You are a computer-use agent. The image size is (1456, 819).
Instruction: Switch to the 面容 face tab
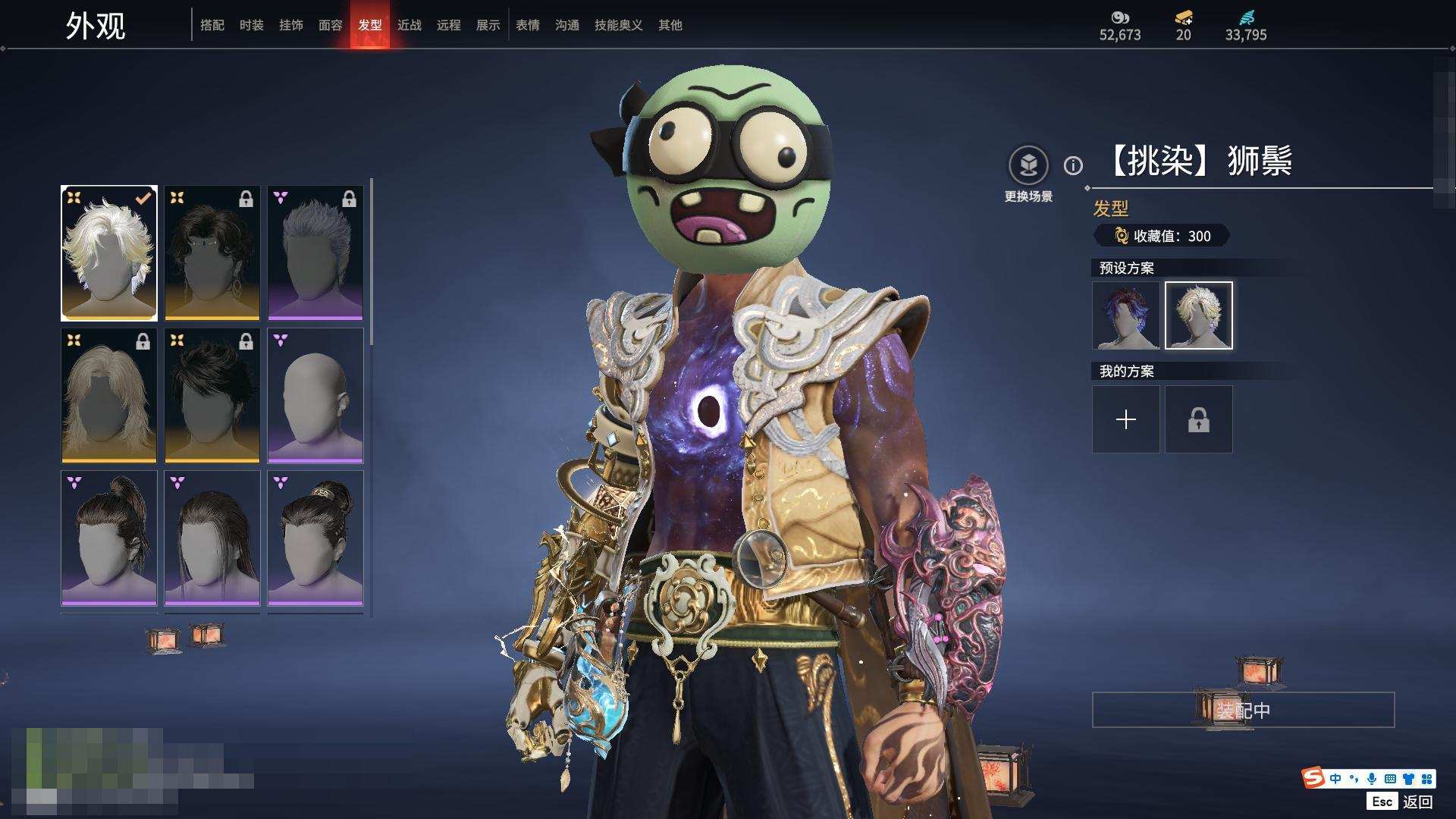331,25
